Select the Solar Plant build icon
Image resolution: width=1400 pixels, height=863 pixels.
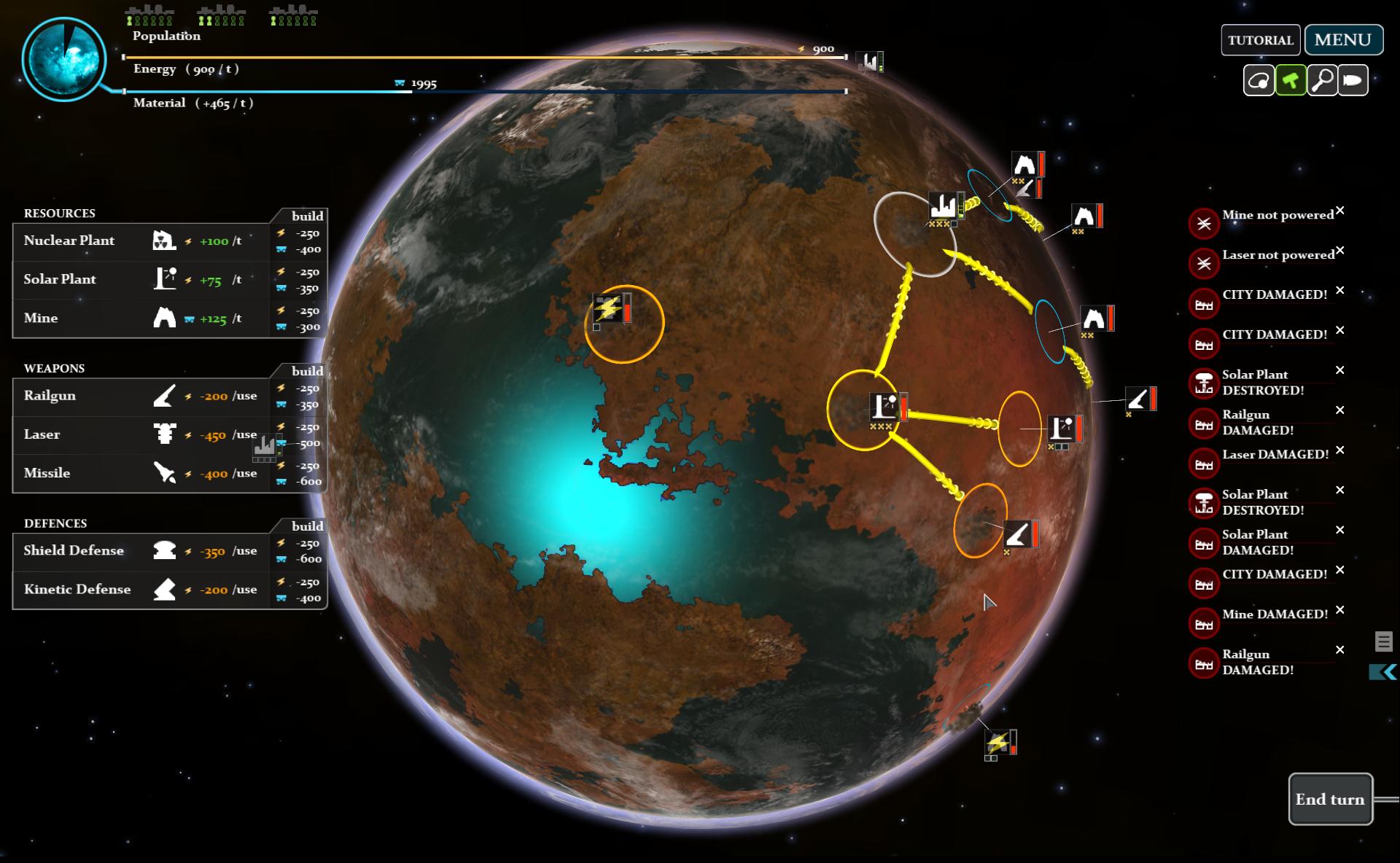166,279
